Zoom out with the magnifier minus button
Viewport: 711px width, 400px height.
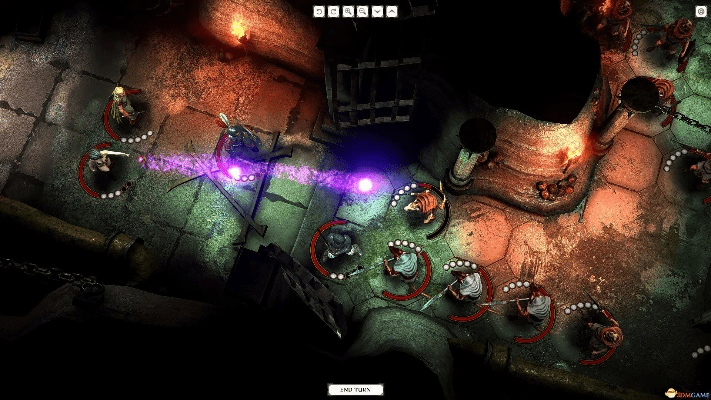pyautogui.click(x=362, y=11)
